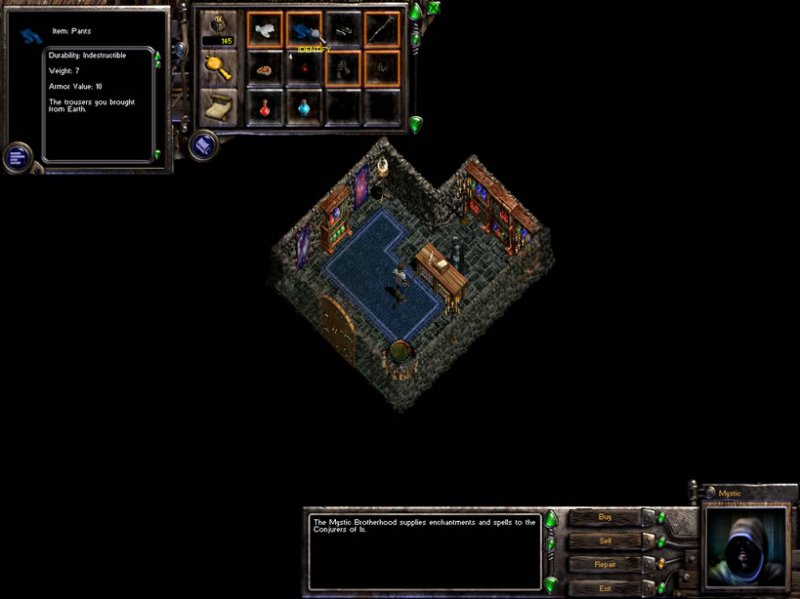Image resolution: width=800 pixels, height=599 pixels.
Task: Click the round lined-page button on item panel
Action: tap(17, 157)
